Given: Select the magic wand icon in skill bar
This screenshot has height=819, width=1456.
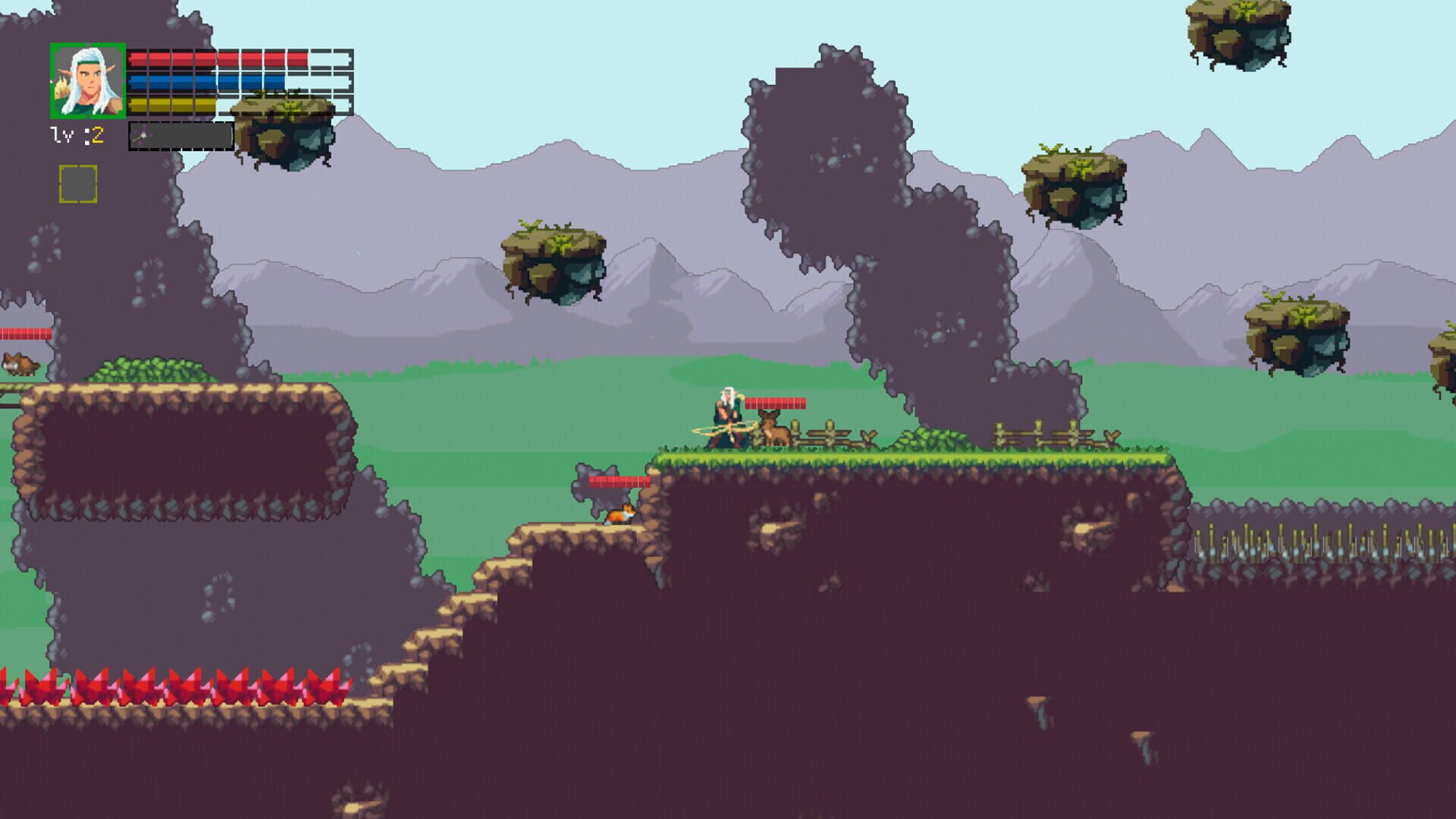Looking at the screenshot, I should point(143,136).
